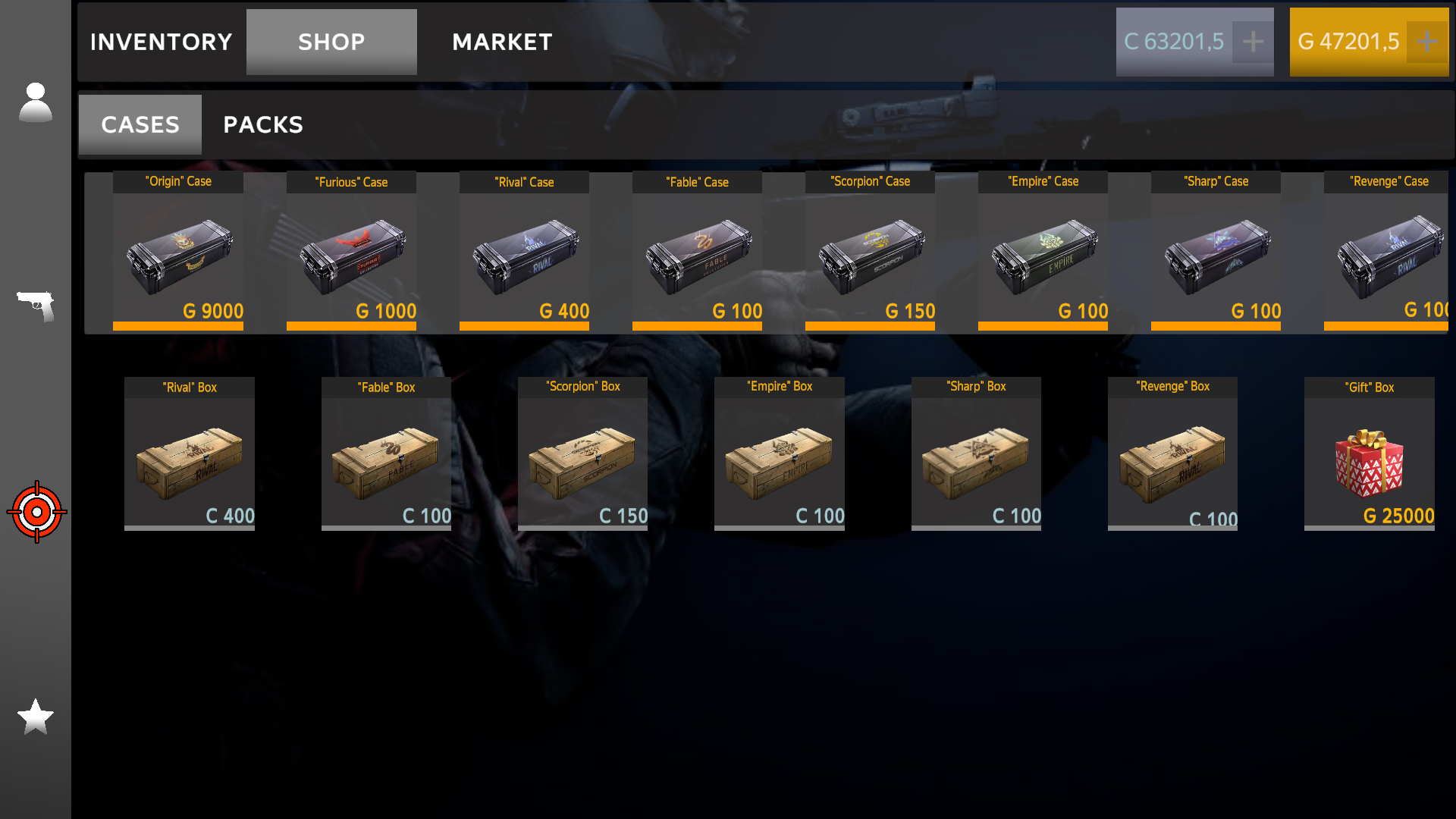Select the 'Scorpion' Box crate image
Screen dimensions: 1456x819
(582, 455)
